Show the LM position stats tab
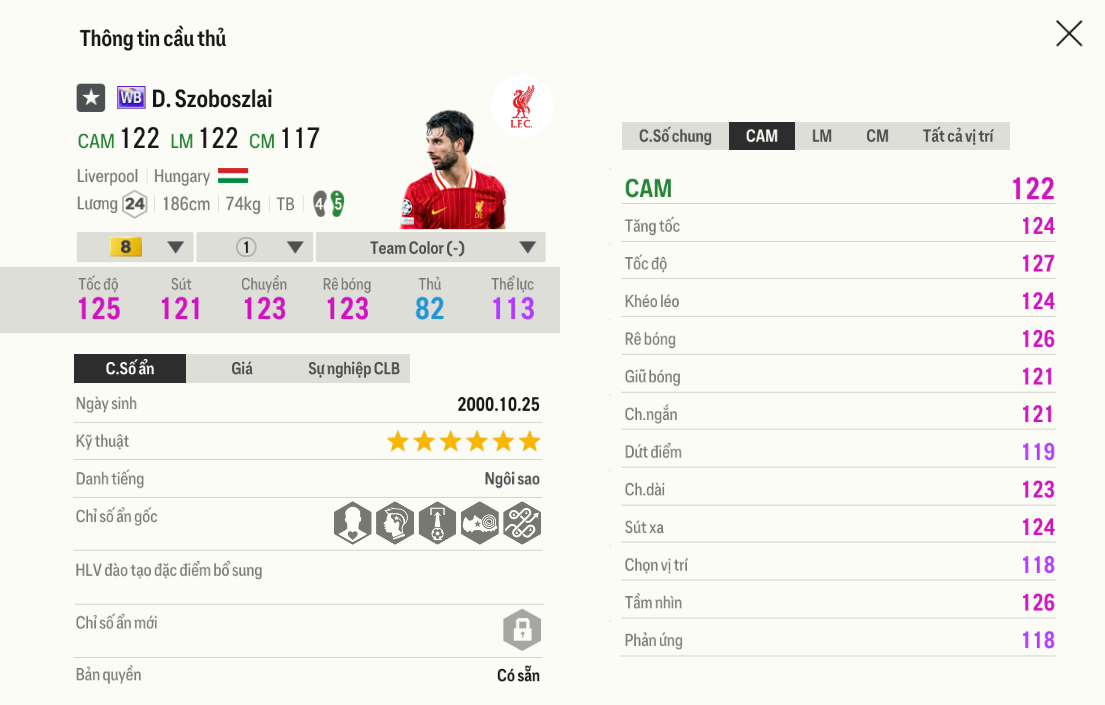This screenshot has height=705, width=1105. pos(822,136)
